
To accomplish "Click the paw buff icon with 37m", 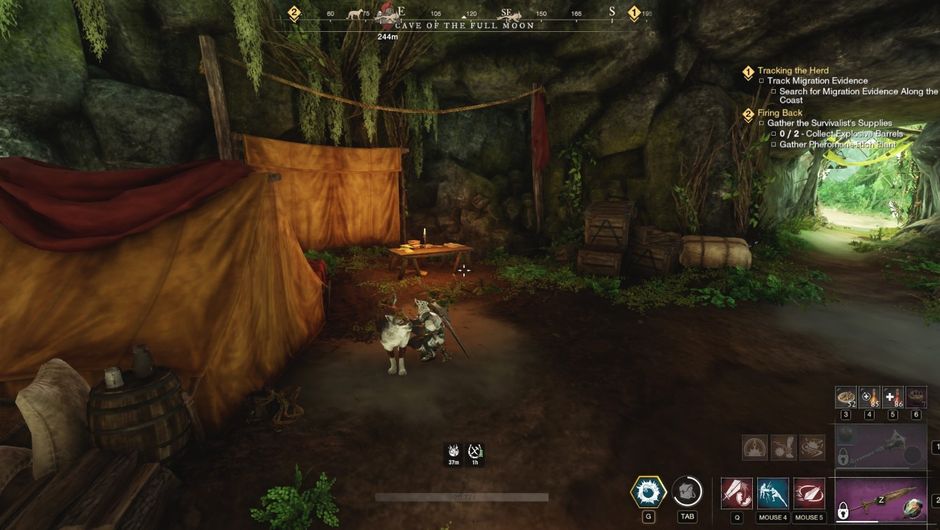I will [453, 452].
